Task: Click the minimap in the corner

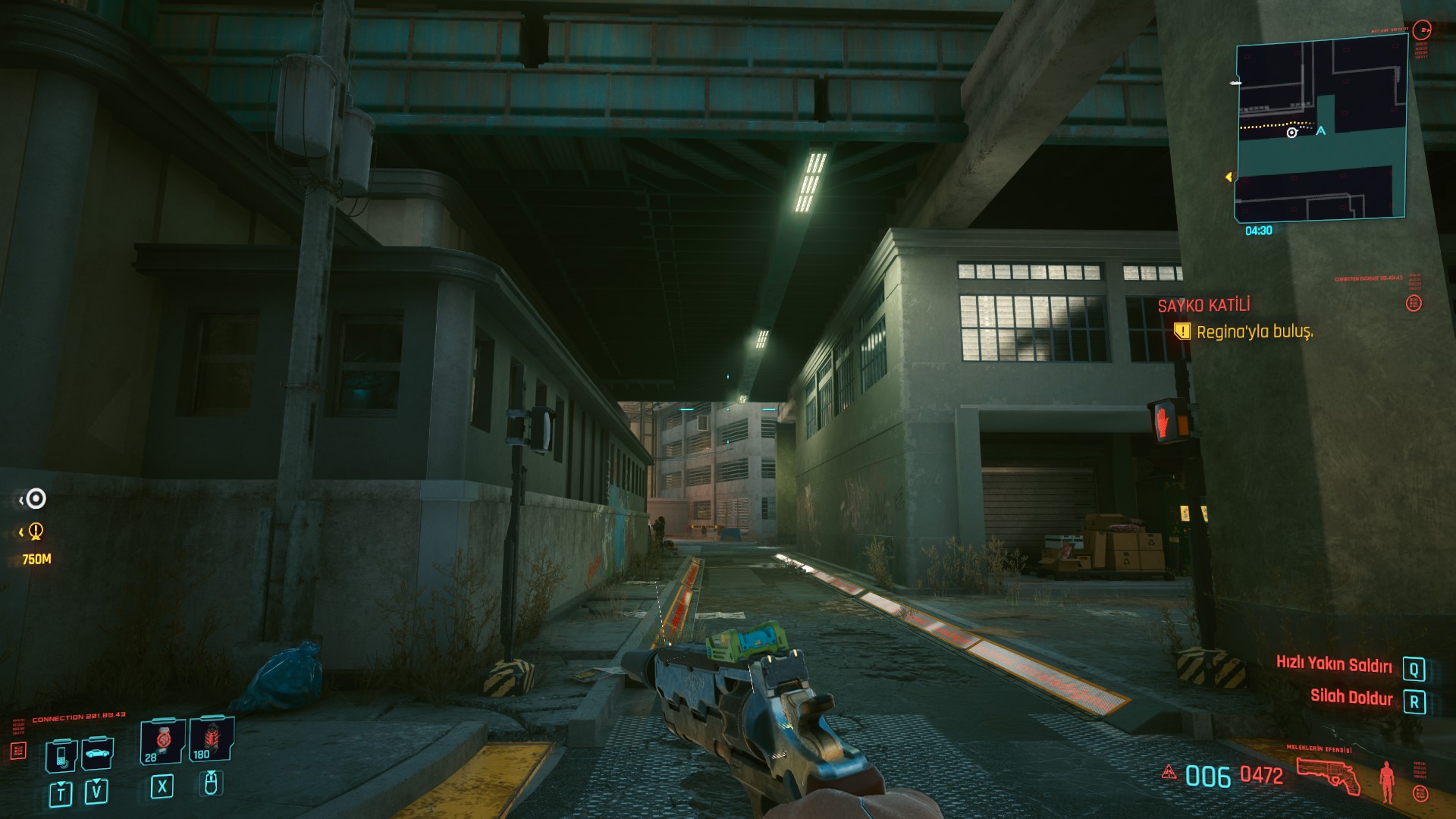Action: tap(1320, 130)
